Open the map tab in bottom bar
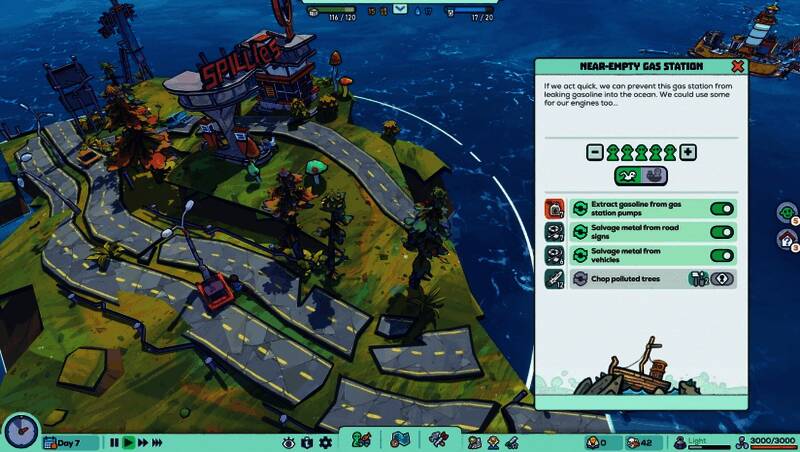The width and height of the screenshot is (800, 452). tap(398, 440)
